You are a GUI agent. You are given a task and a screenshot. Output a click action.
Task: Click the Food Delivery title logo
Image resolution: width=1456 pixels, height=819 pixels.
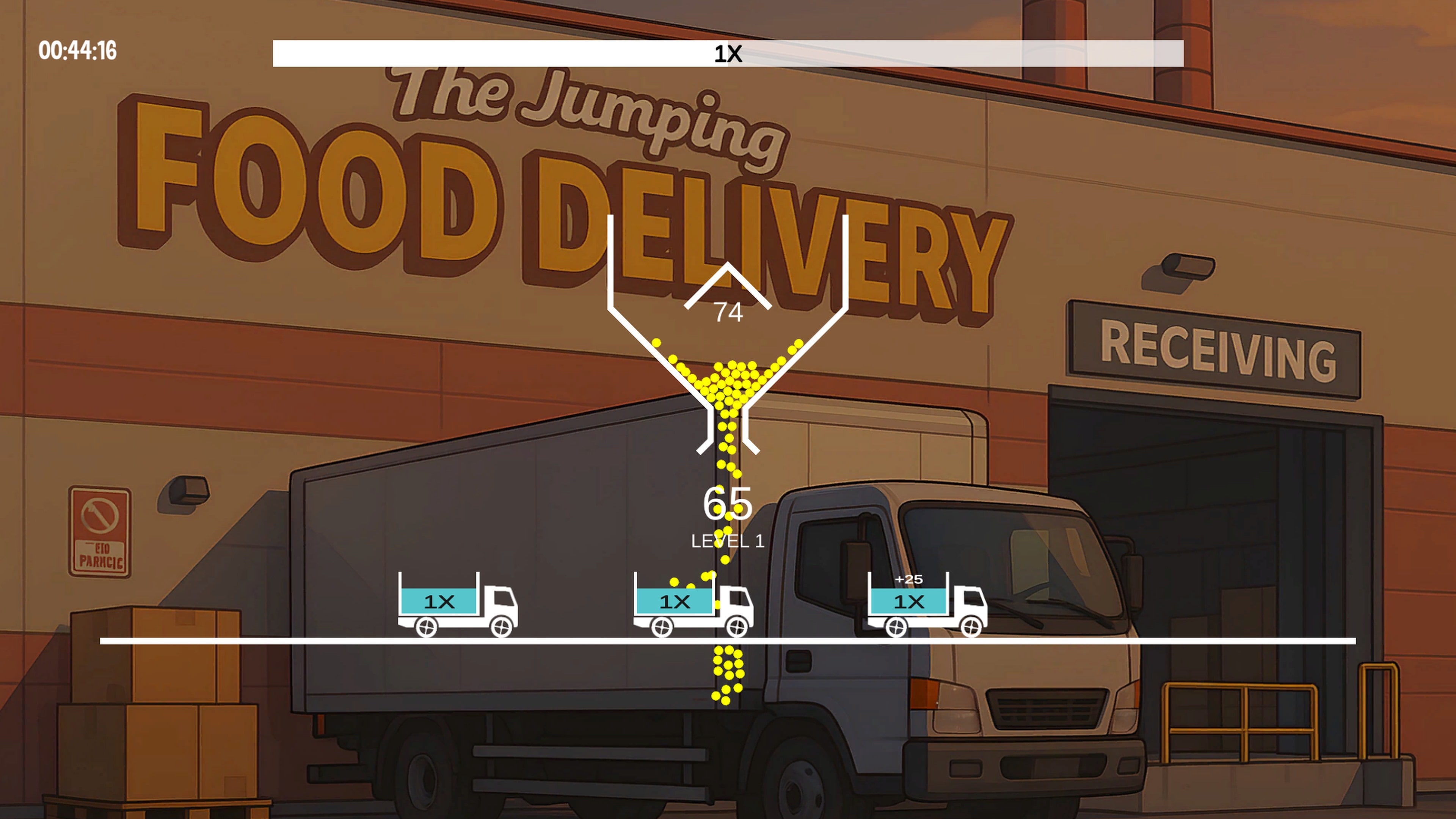tap(565, 169)
